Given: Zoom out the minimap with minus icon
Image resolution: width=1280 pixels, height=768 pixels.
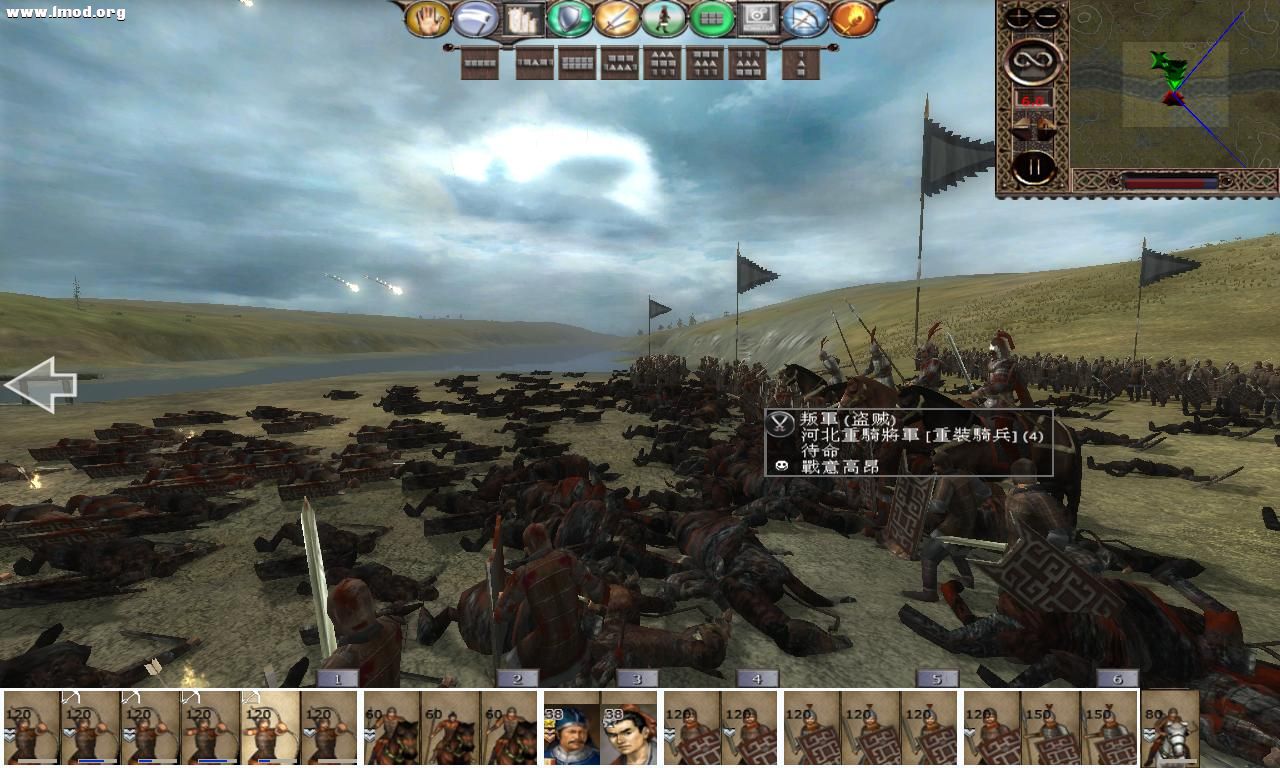Looking at the screenshot, I should coord(1046,16).
